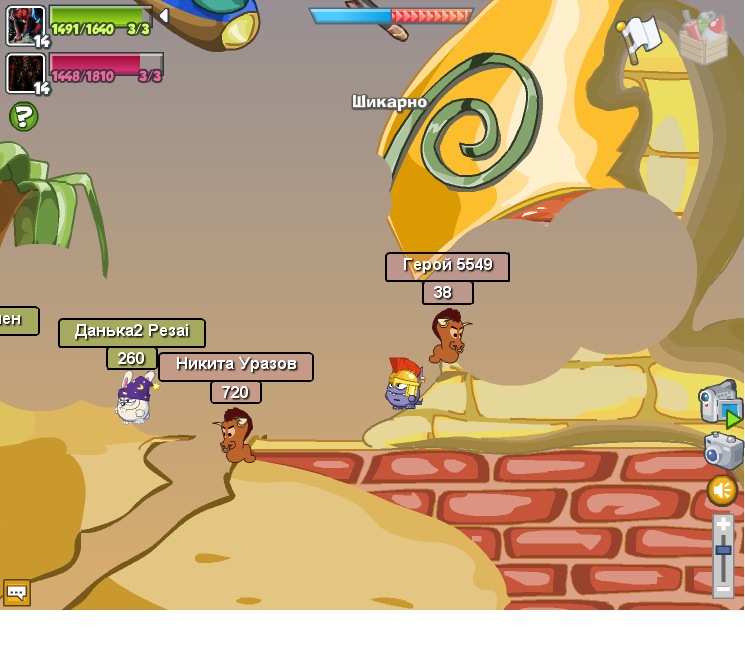Open the chat speech bubble button
The height and width of the screenshot is (650, 745).
pos(17,592)
